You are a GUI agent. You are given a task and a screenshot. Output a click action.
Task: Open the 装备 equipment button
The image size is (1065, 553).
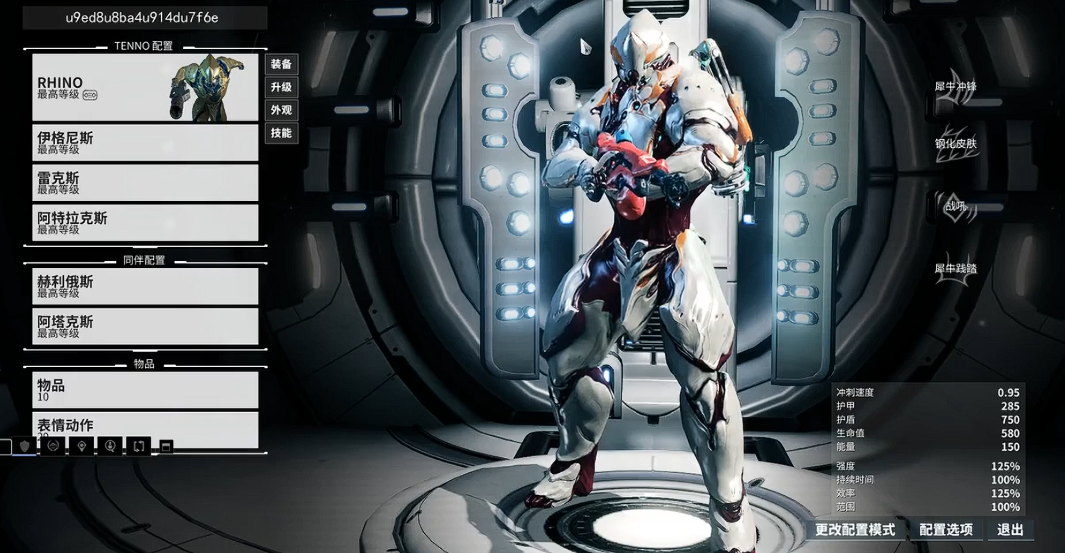[281, 64]
